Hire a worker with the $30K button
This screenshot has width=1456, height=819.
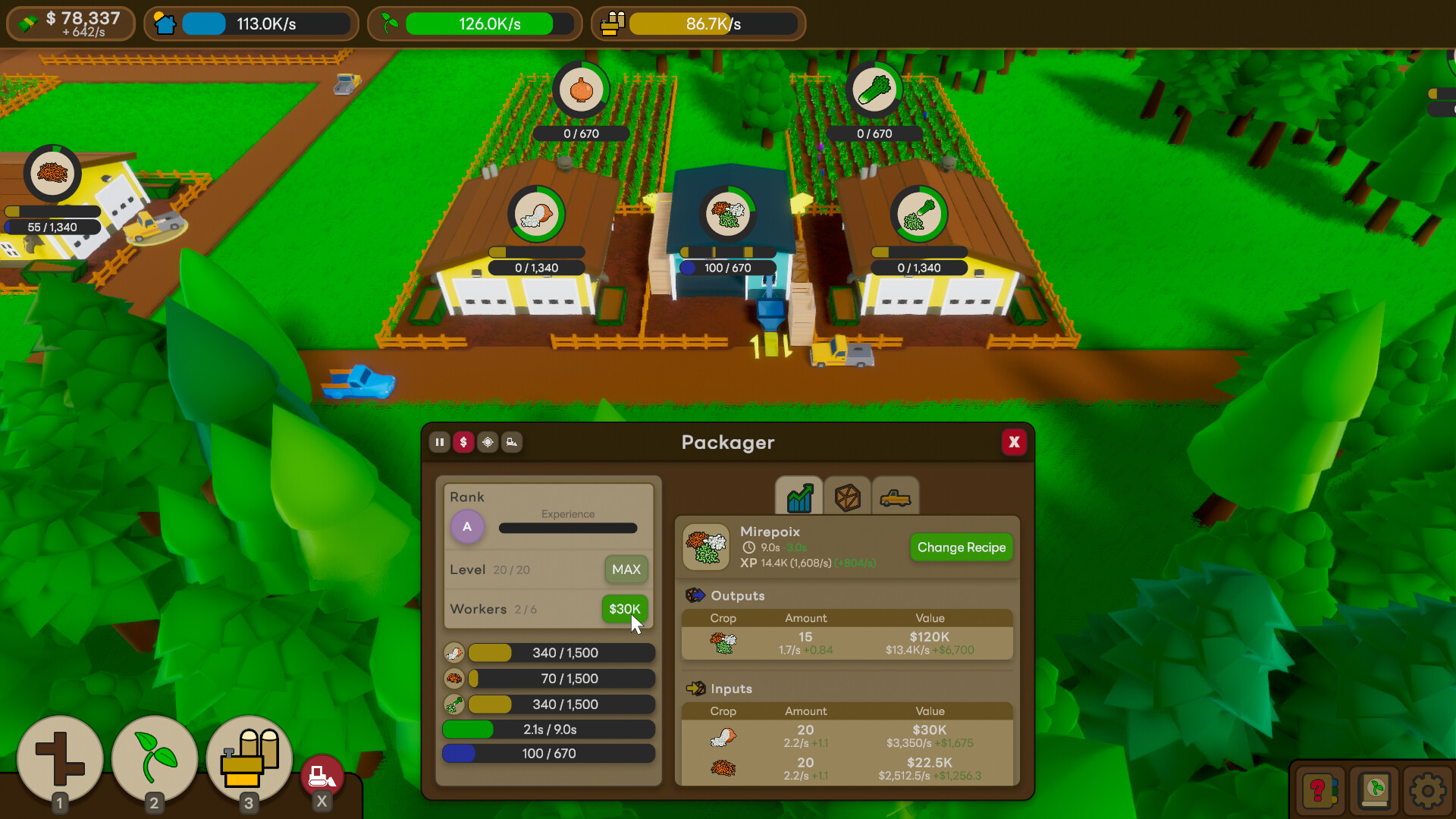click(x=623, y=609)
